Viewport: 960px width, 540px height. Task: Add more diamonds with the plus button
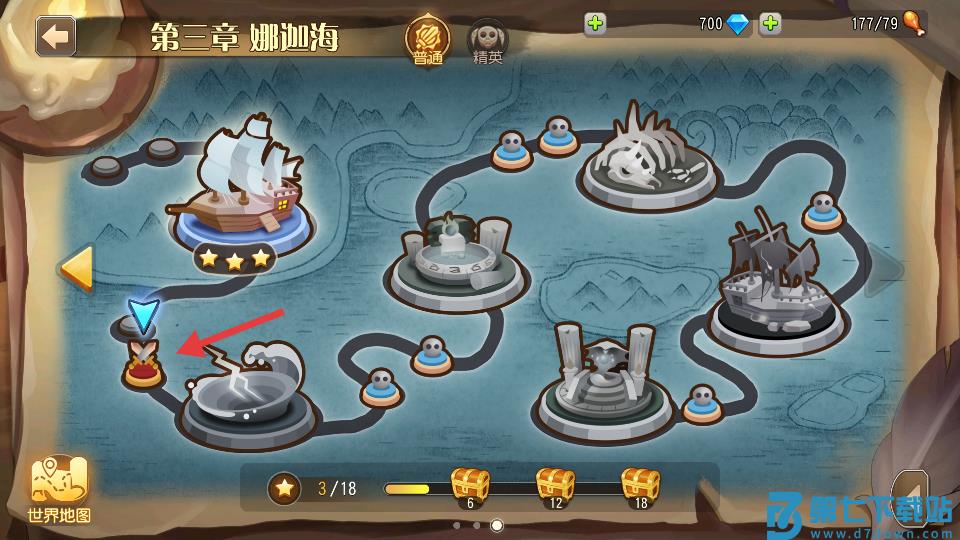(x=596, y=24)
